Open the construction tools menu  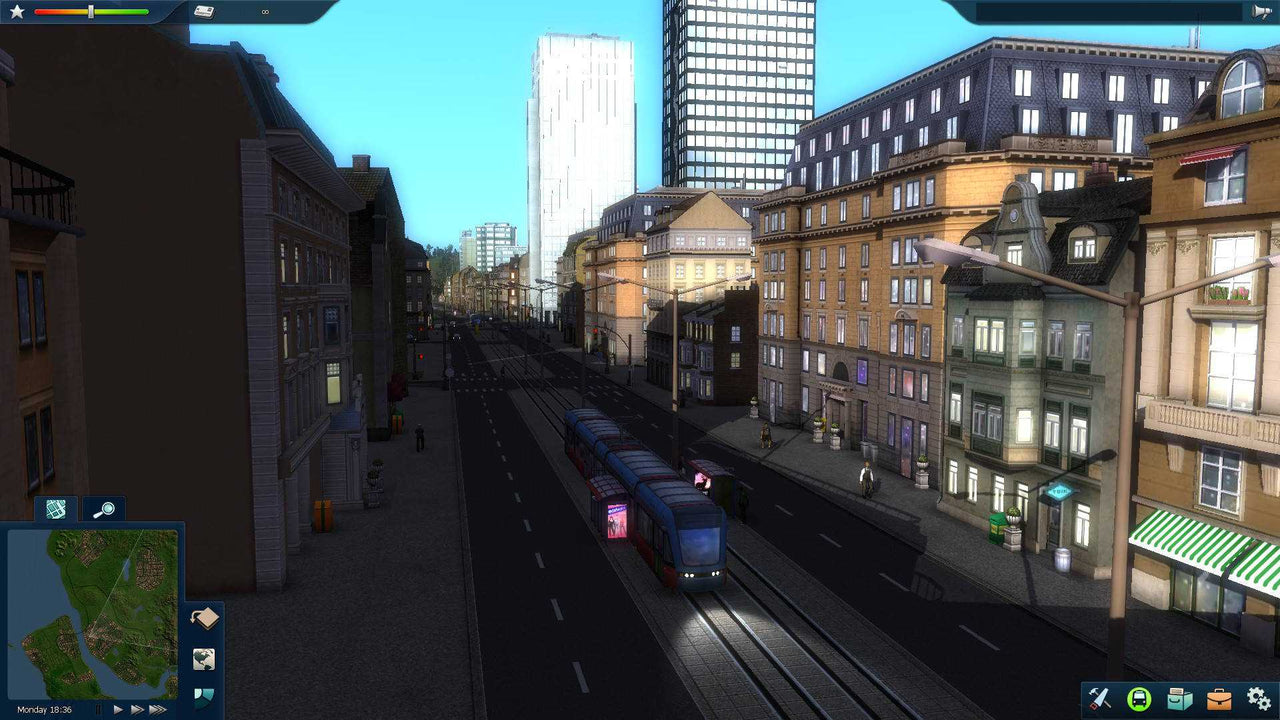1098,700
